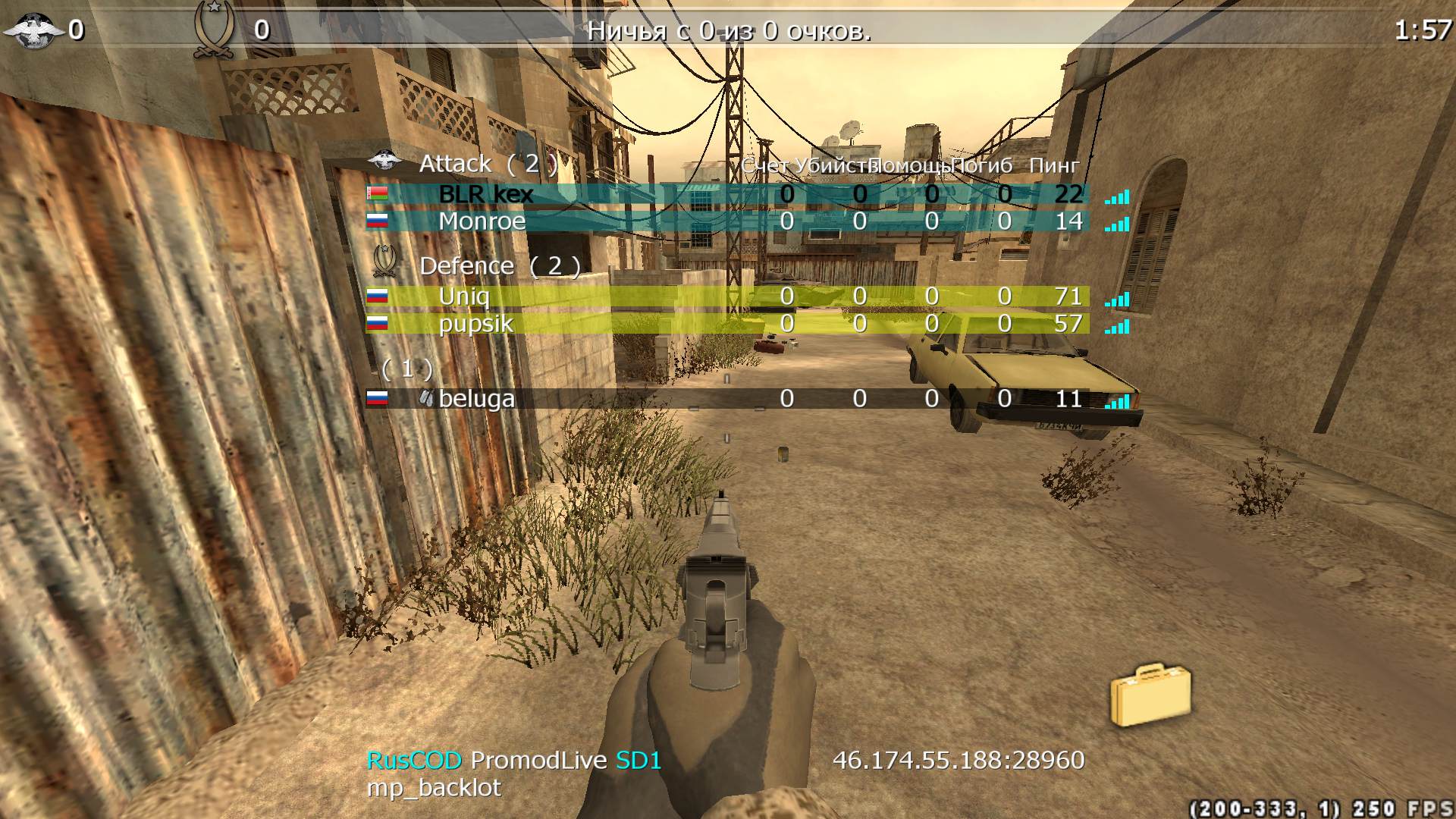Expand the spectator ( 1 ) section
This screenshot has width=1456, height=819.
[406, 367]
